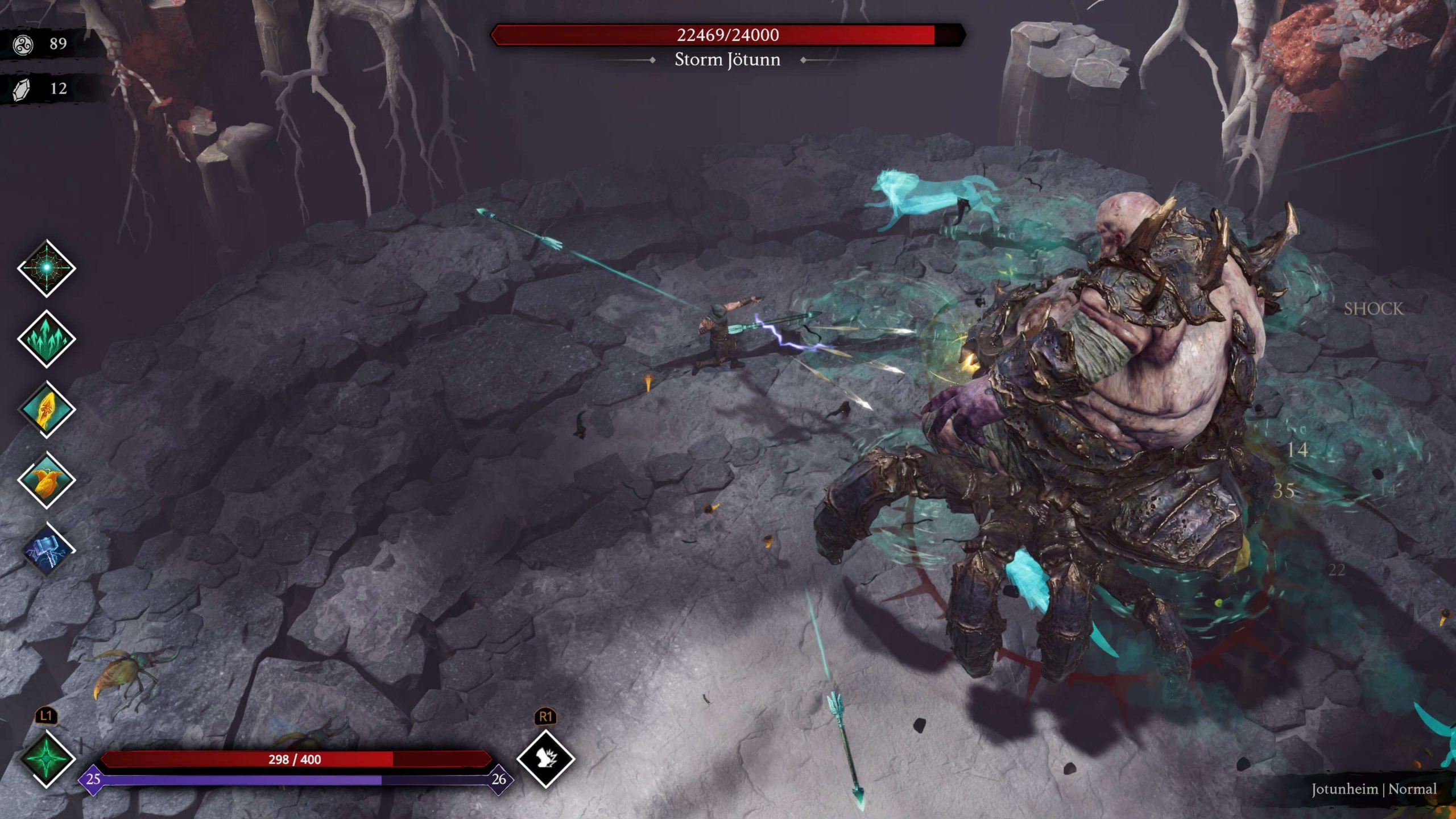Select the green crystal spikes blessing icon

(x=47, y=339)
